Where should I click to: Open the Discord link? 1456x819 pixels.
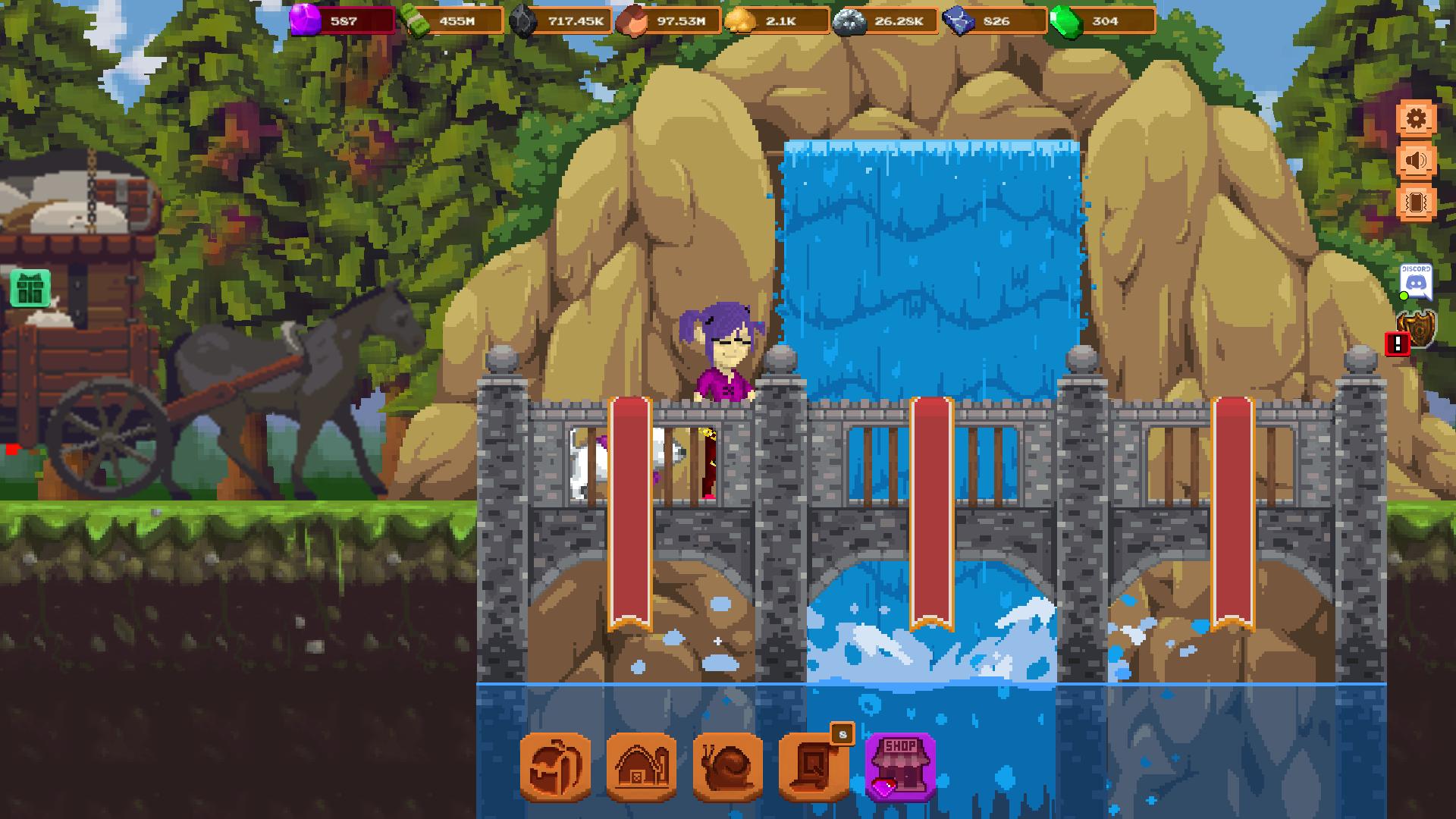click(x=1415, y=281)
